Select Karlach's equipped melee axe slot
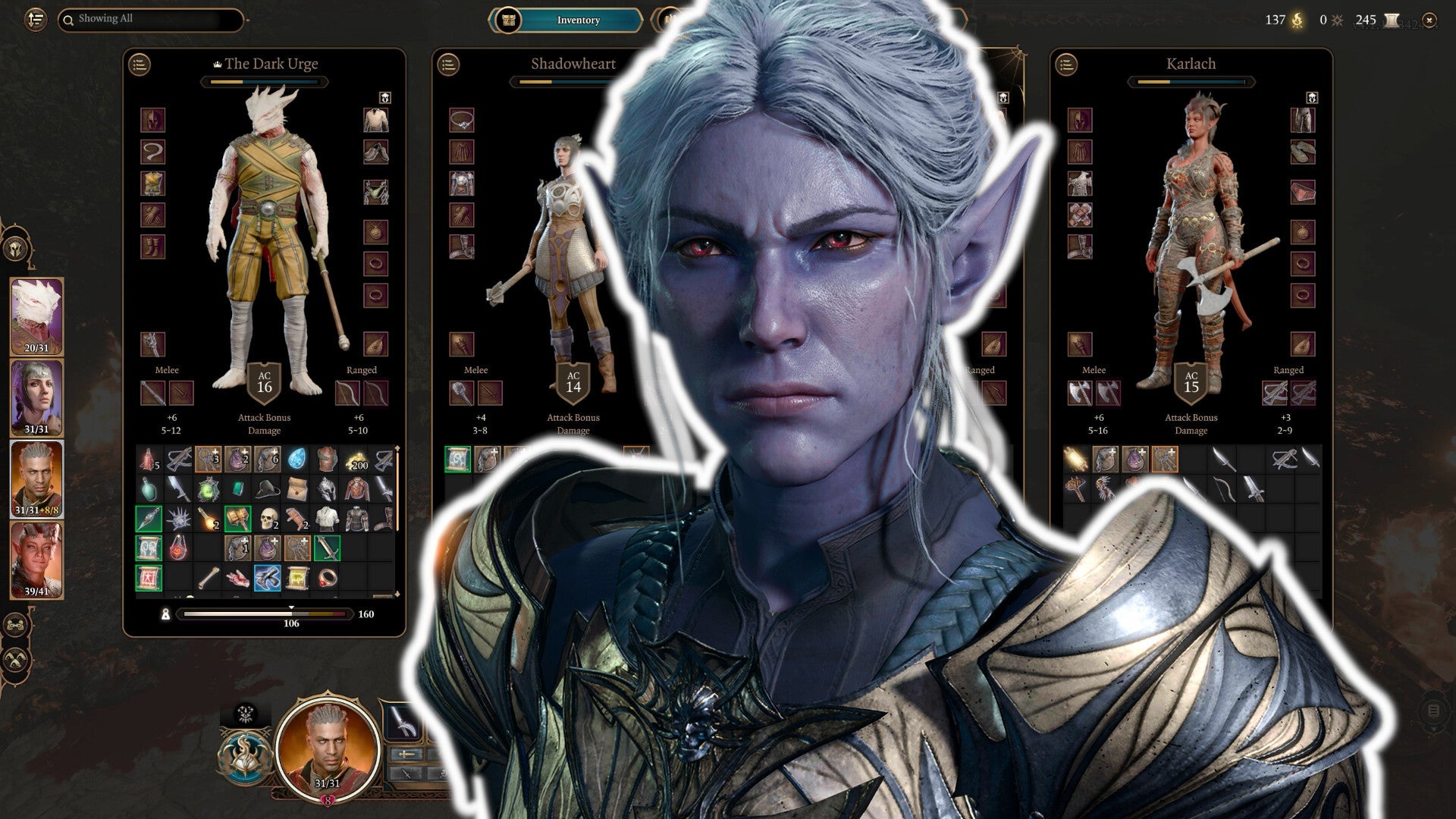The image size is (1456, 819). (x=1081, y=392)
